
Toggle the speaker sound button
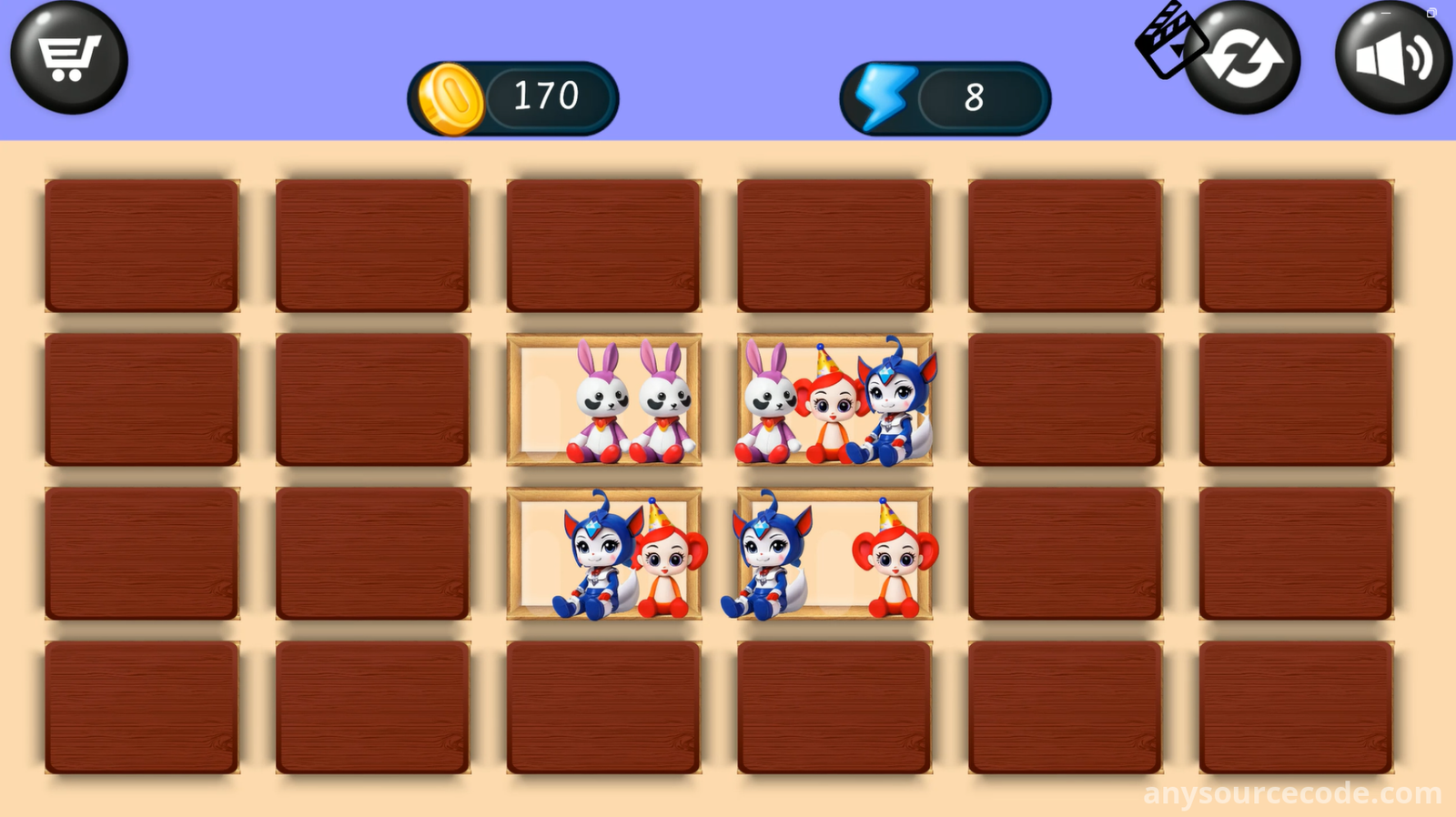click(x=1392, y=59)
